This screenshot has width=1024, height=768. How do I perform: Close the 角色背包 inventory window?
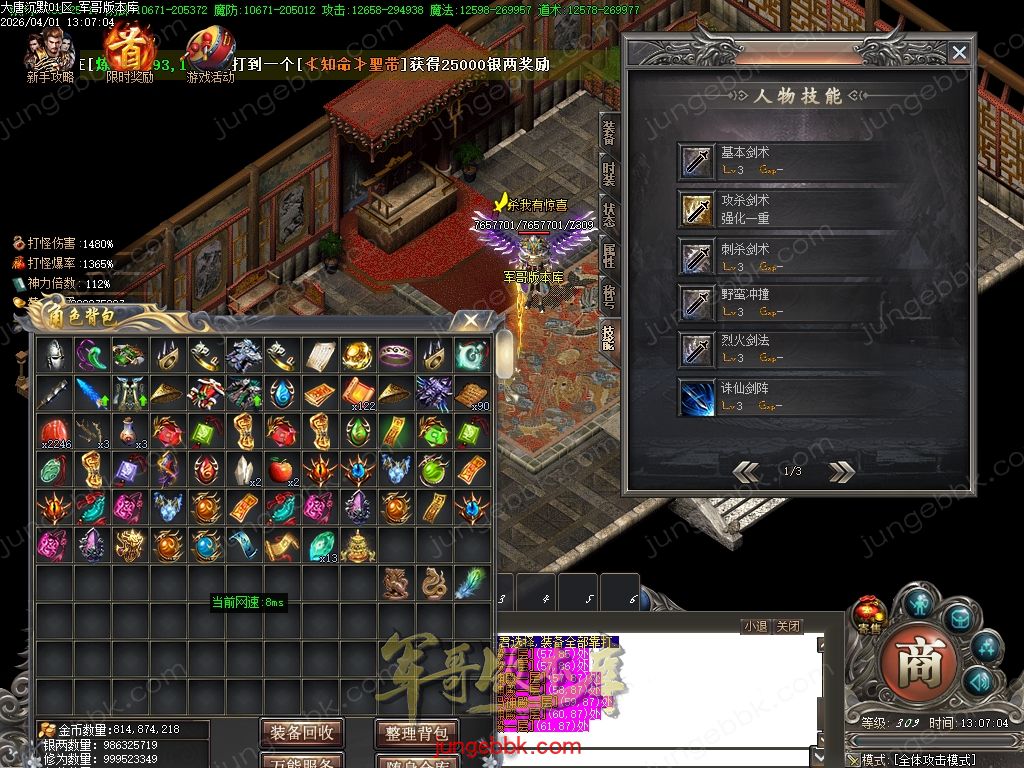click(x=470, y=321)
